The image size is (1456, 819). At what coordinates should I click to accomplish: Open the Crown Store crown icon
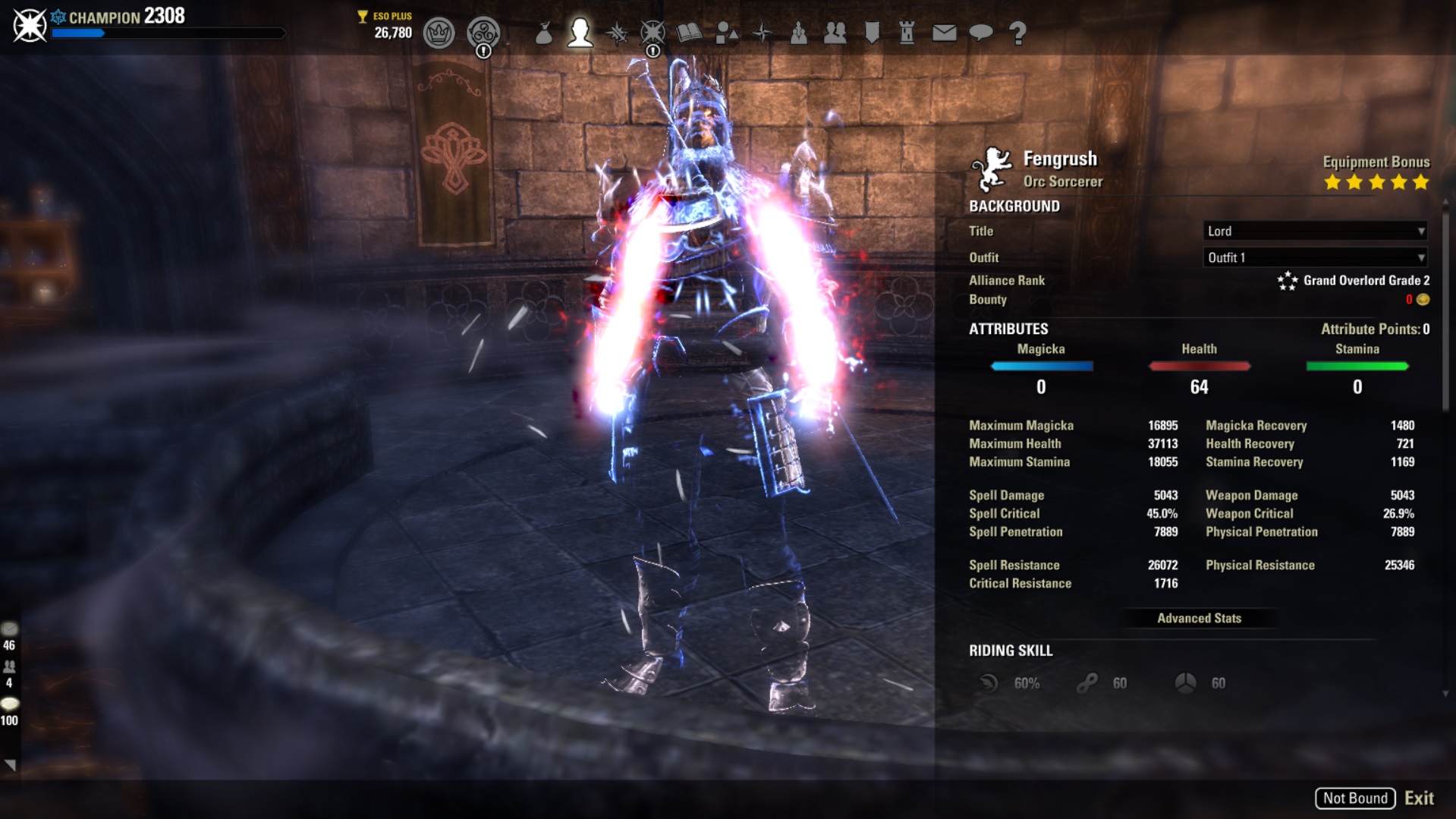click(x=439, y=33)
